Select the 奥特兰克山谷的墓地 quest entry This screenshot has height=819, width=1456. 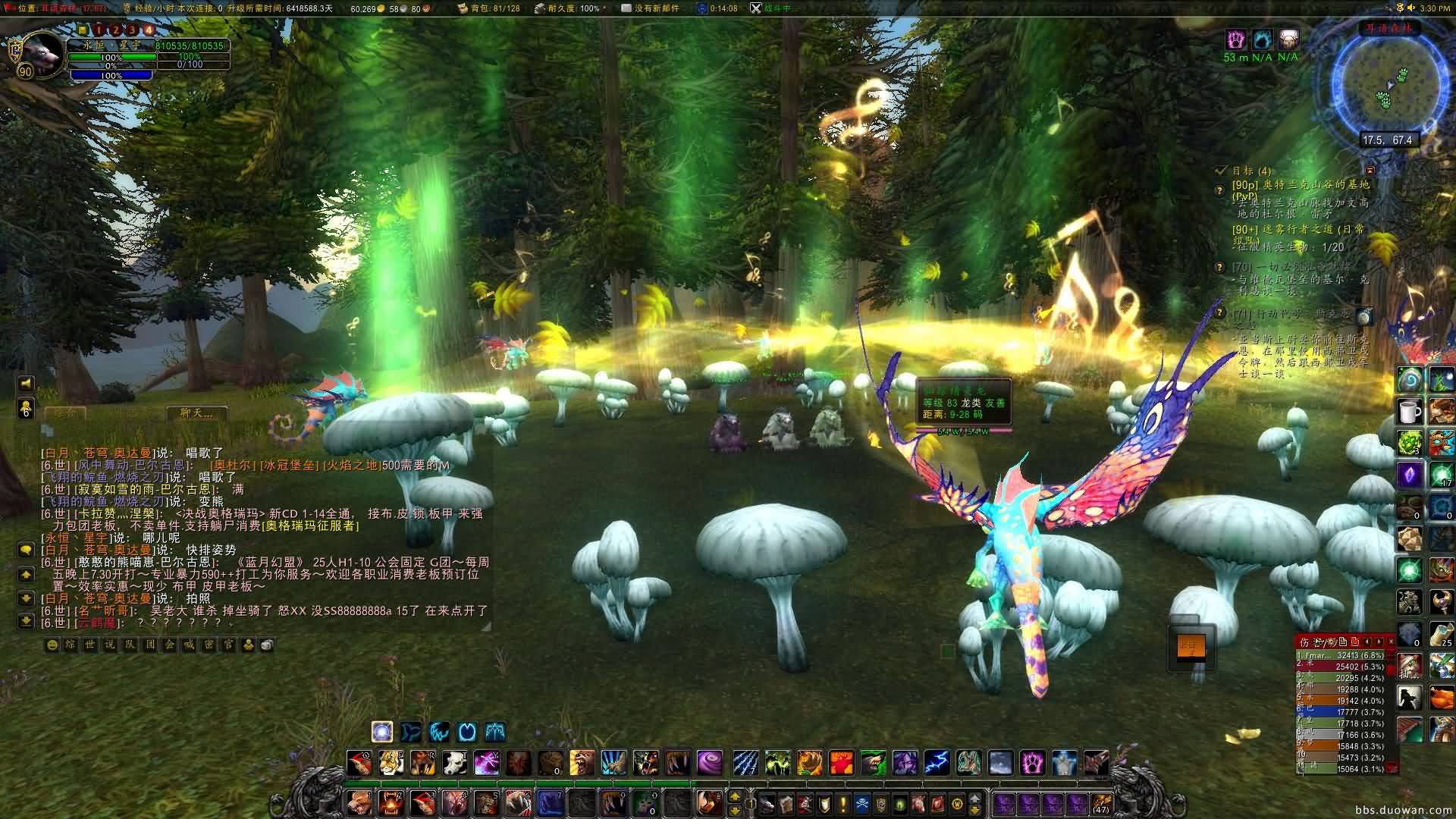1301,185
